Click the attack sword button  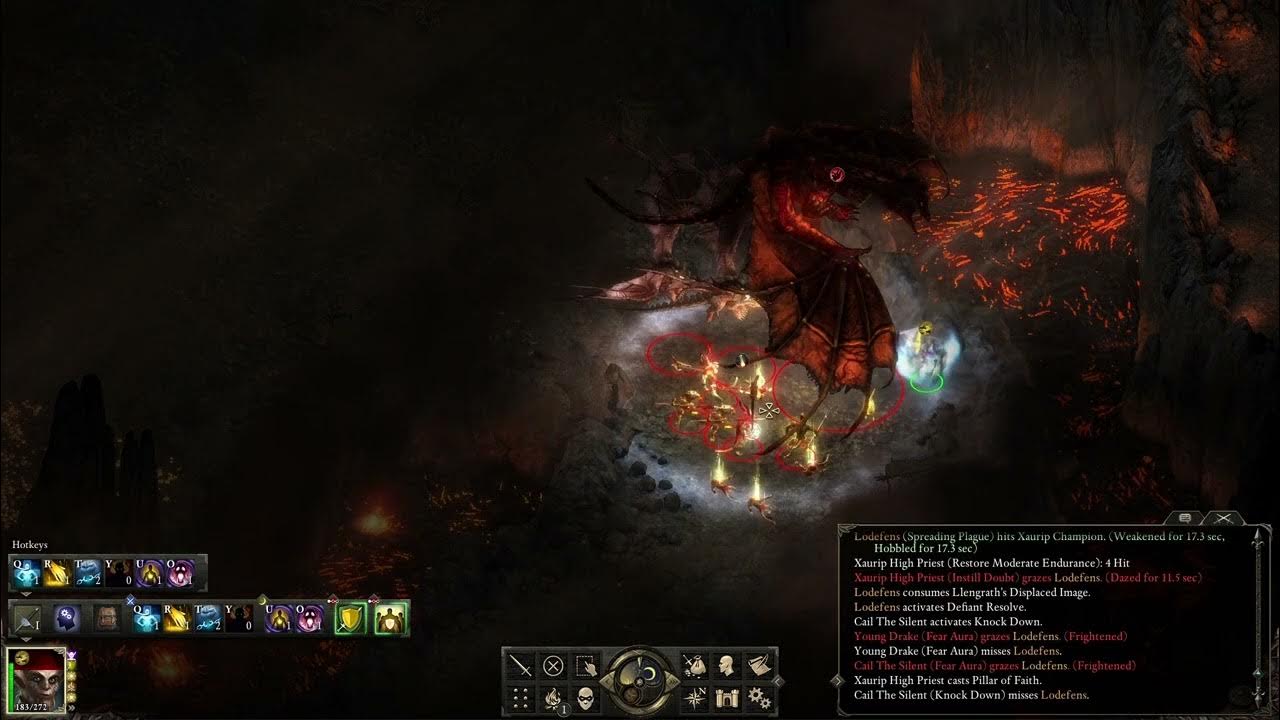click(x=521, y=665)
